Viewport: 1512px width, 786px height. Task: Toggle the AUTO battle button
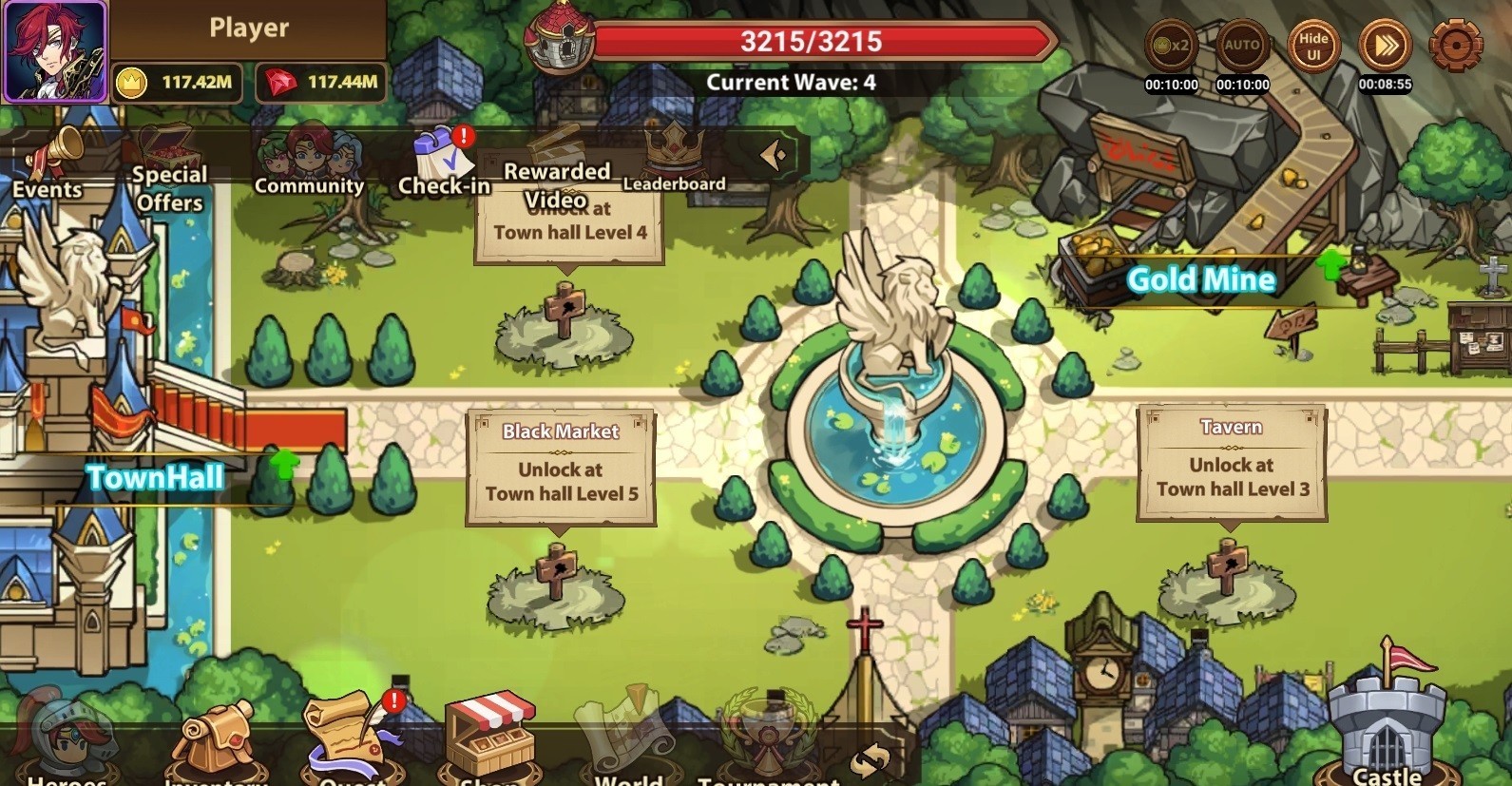tap(1241, 46)
